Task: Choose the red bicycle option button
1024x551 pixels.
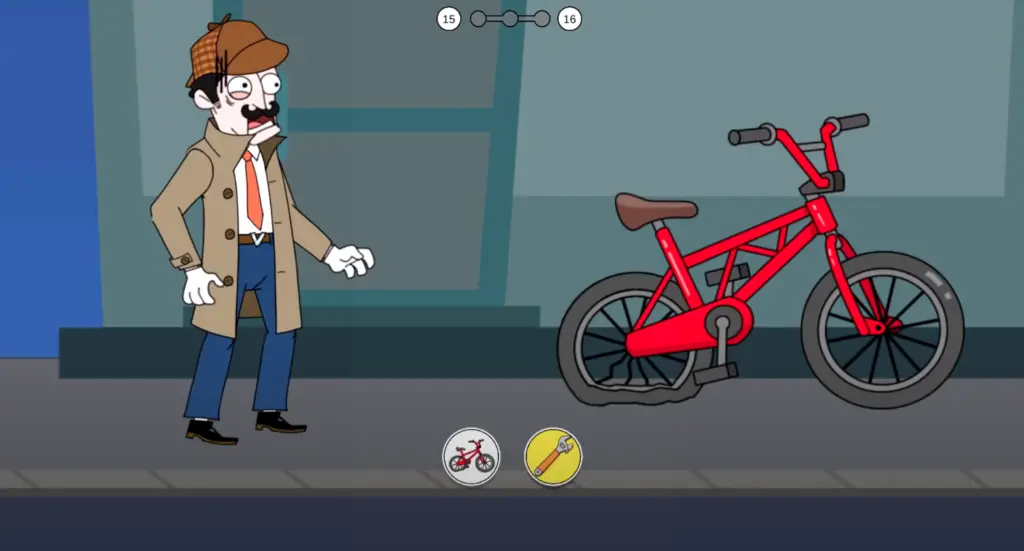Action: coord(471,457)
